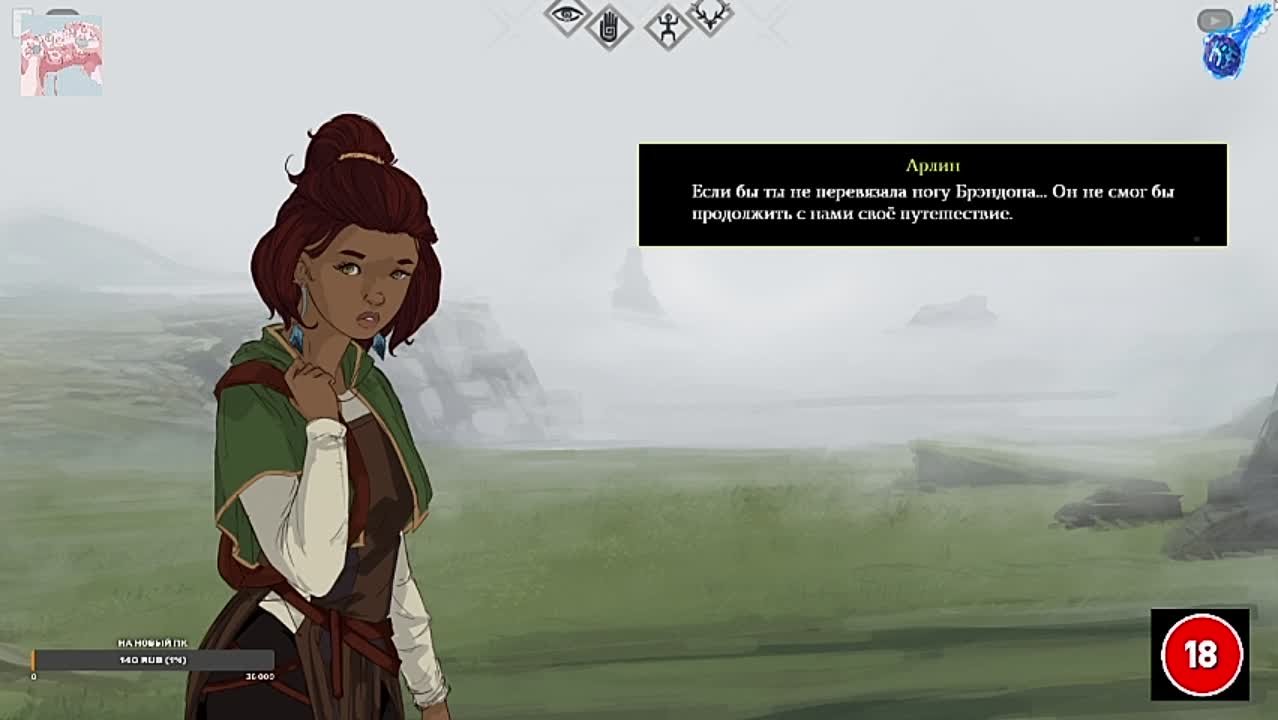Open the pink streamer avatar thumbnail
Viewport: 1278px width, 720px height.
(x=61, y=55)
